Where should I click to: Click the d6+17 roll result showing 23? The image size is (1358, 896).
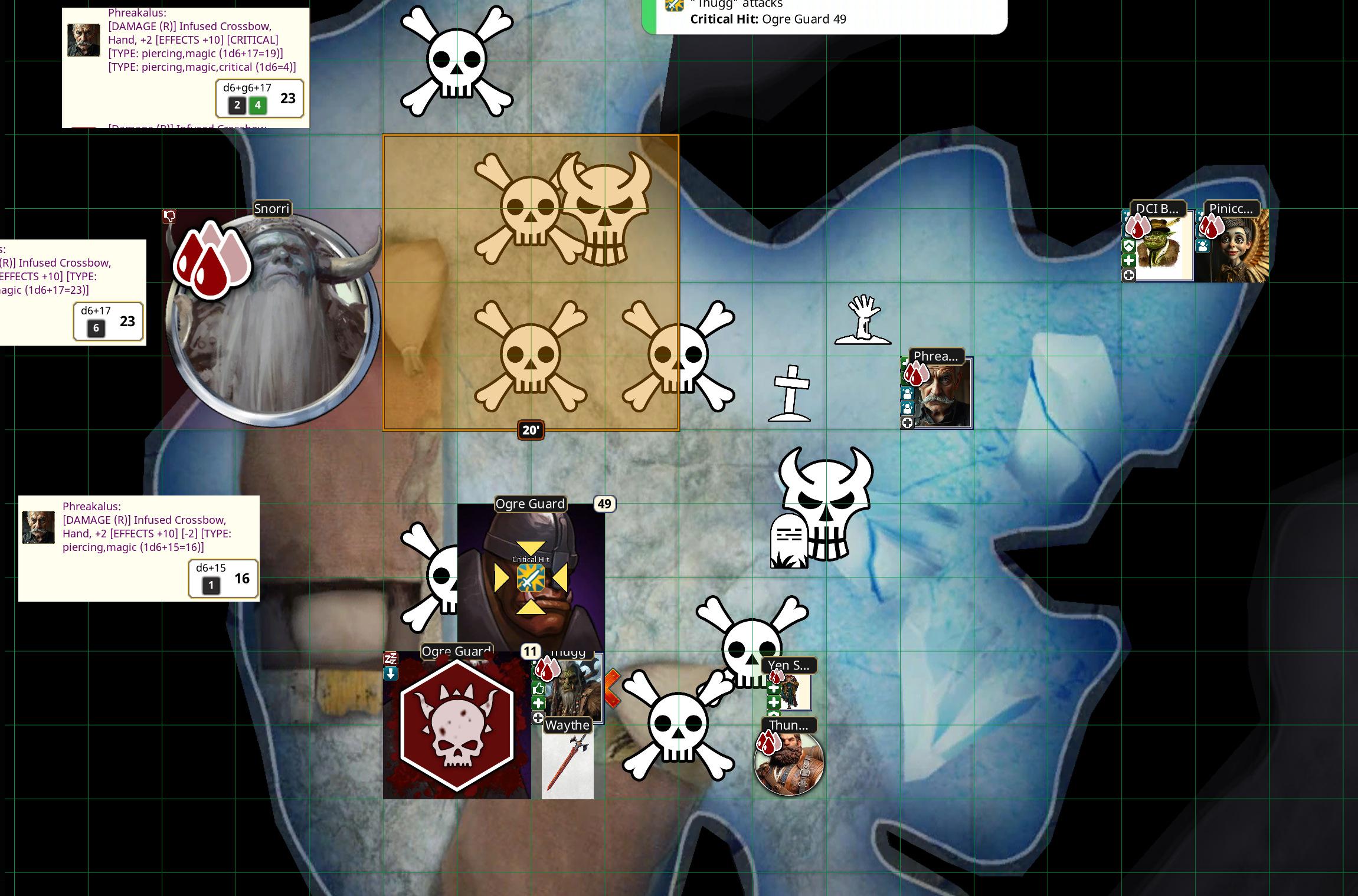pyautogui.click(x=109, y=321)
